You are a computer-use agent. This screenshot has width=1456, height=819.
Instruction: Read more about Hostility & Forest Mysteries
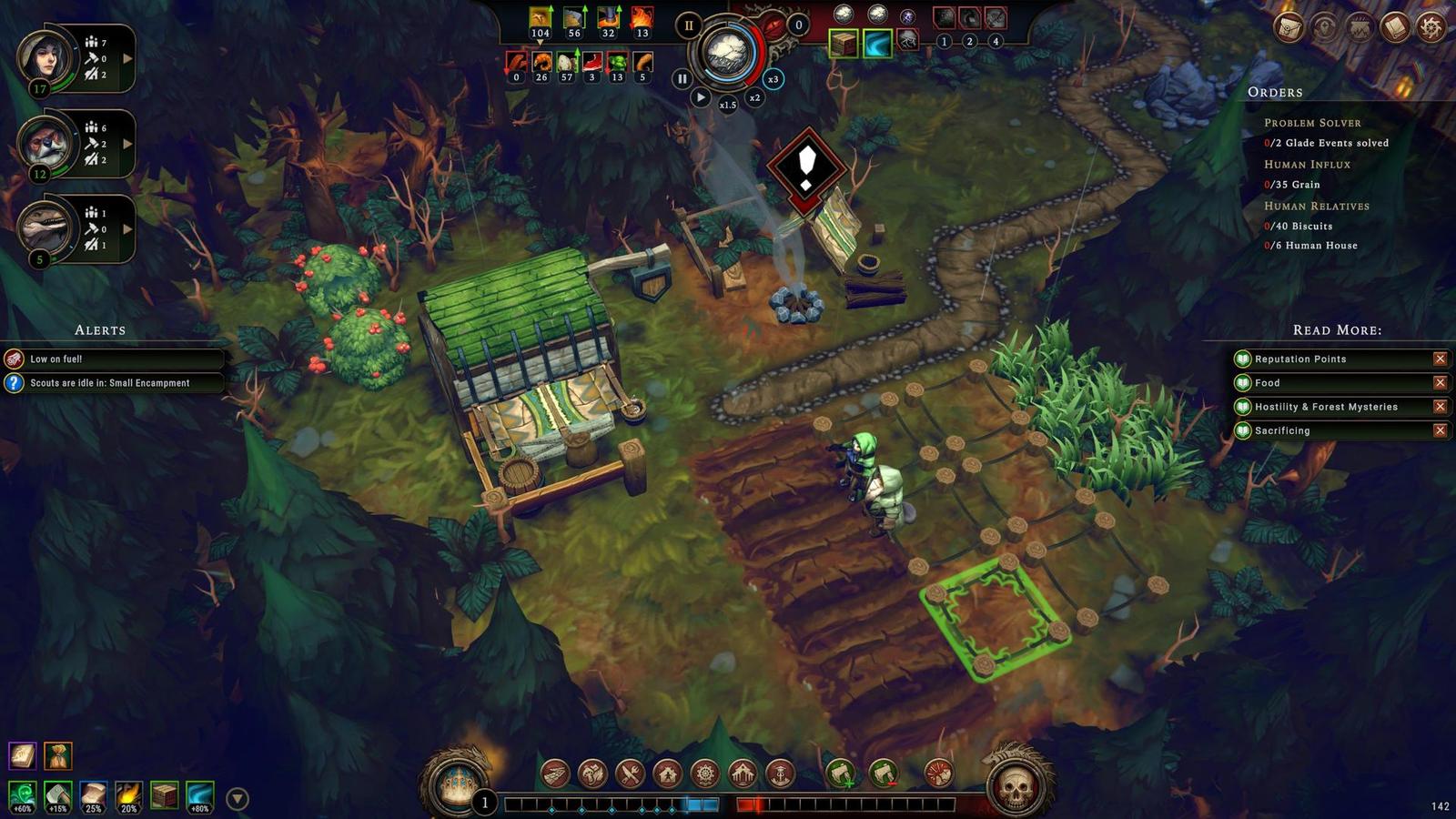coord(1326,407)
